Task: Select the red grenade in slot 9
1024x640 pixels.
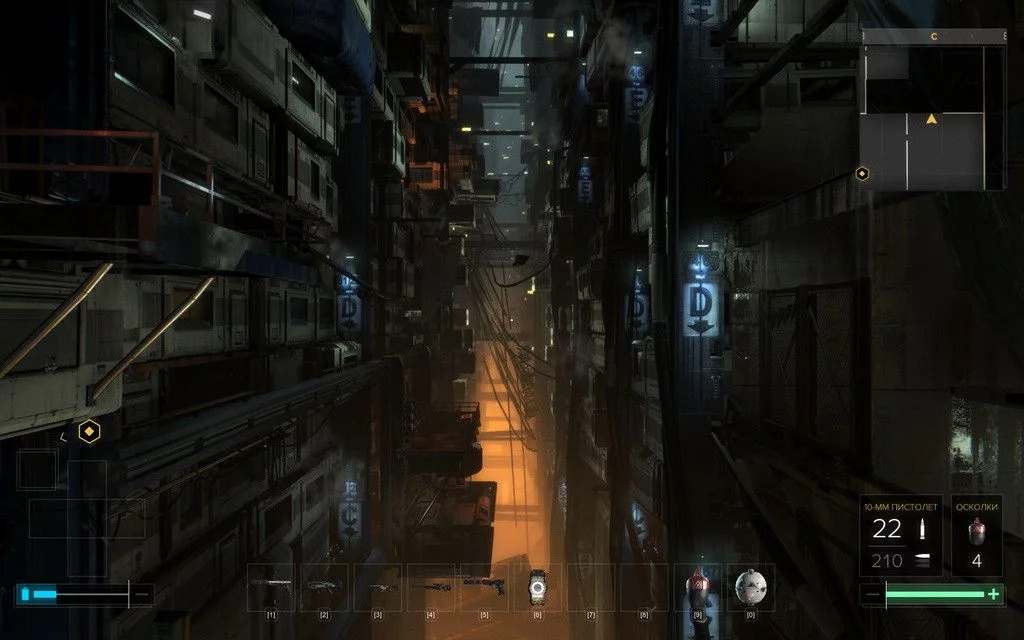Action: pyautogui.click(x=699, y=585)
